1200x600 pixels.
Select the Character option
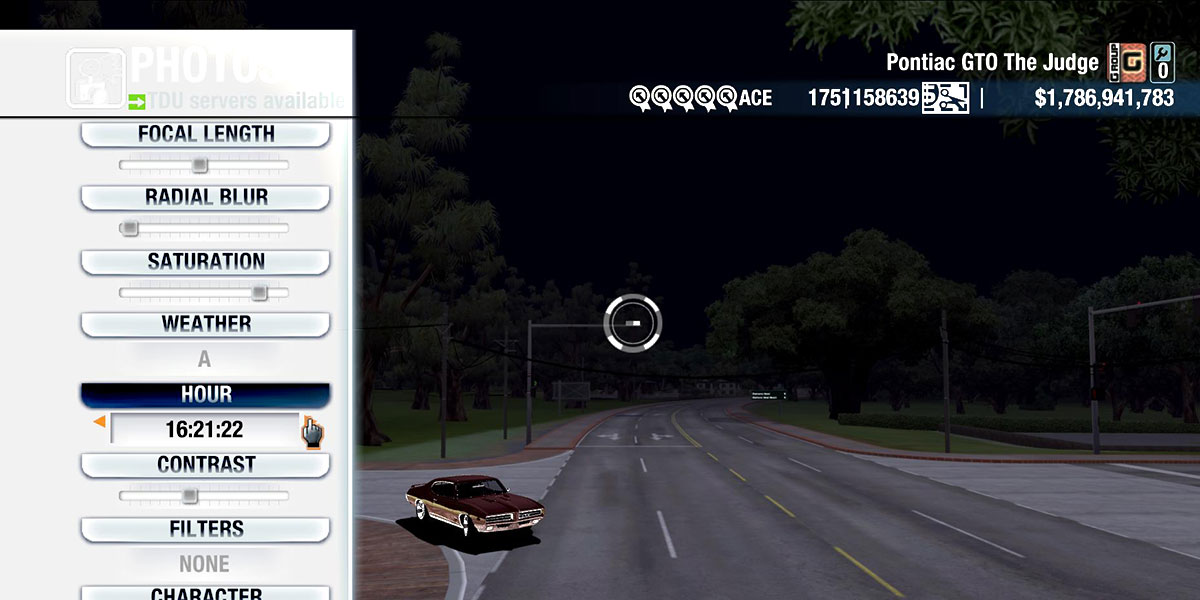pyautogui.click(x=205, y=593)
